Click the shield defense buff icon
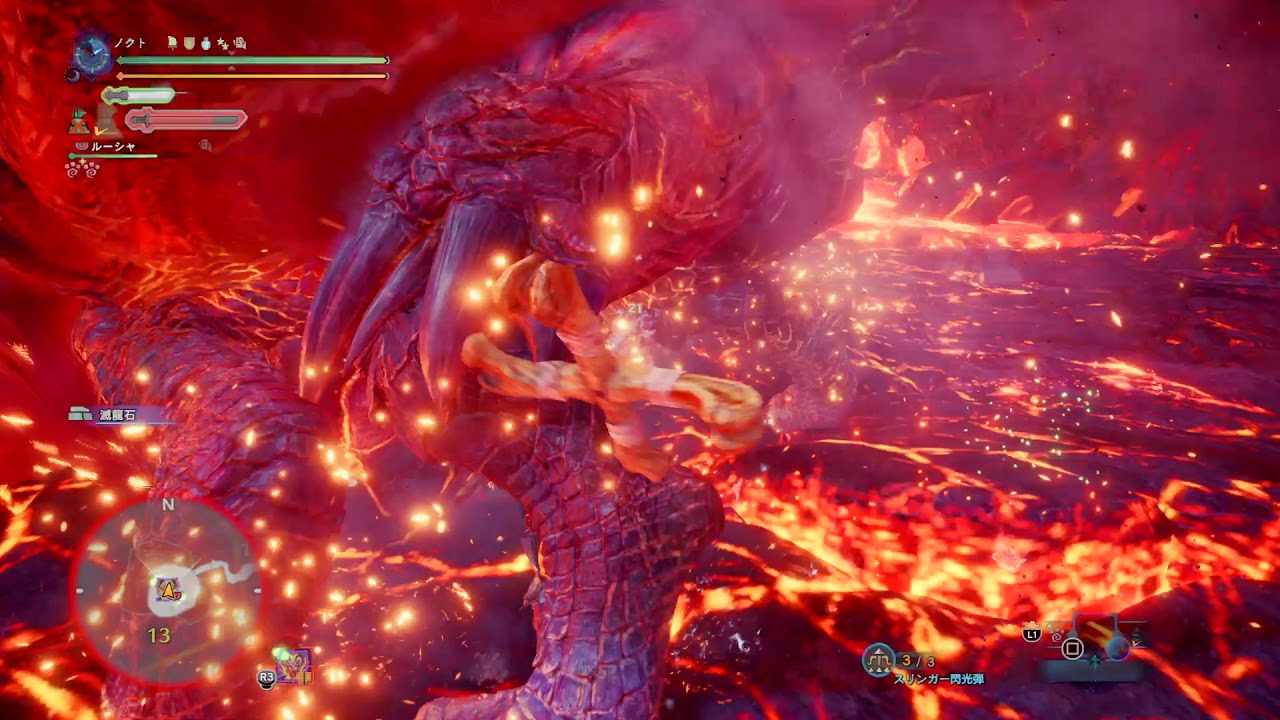Image resolution: width=1280 pixels, height=720 pixels. (189, 43)
